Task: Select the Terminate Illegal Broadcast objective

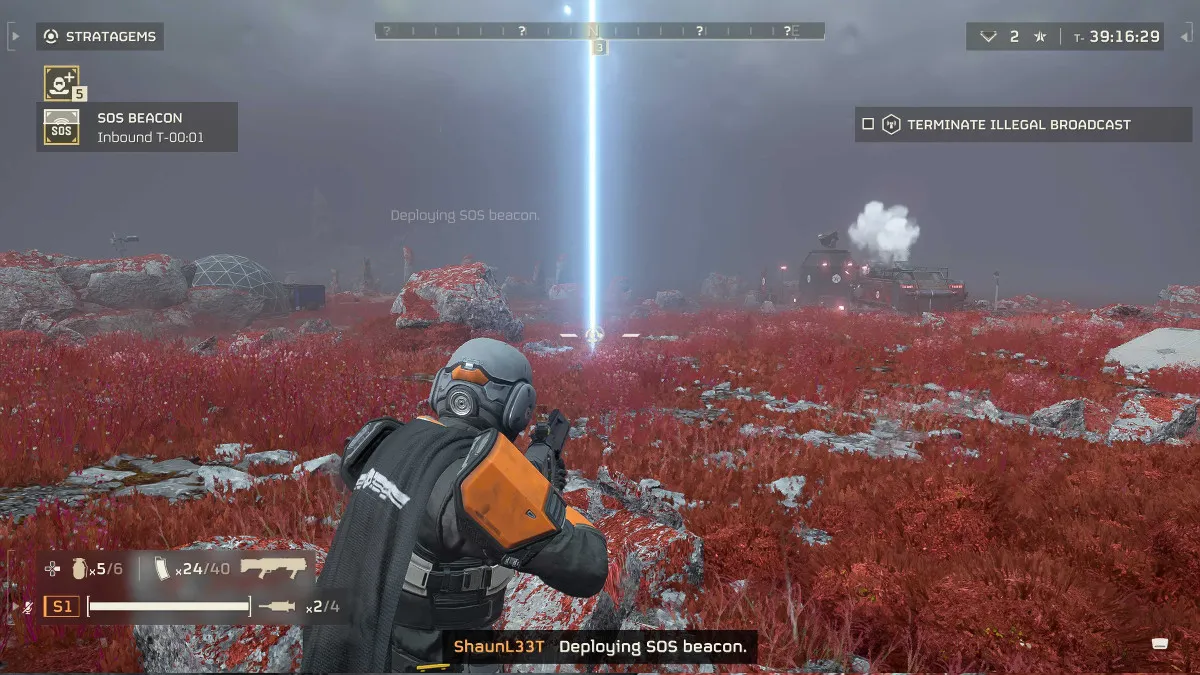Action: coord(1018,125)
